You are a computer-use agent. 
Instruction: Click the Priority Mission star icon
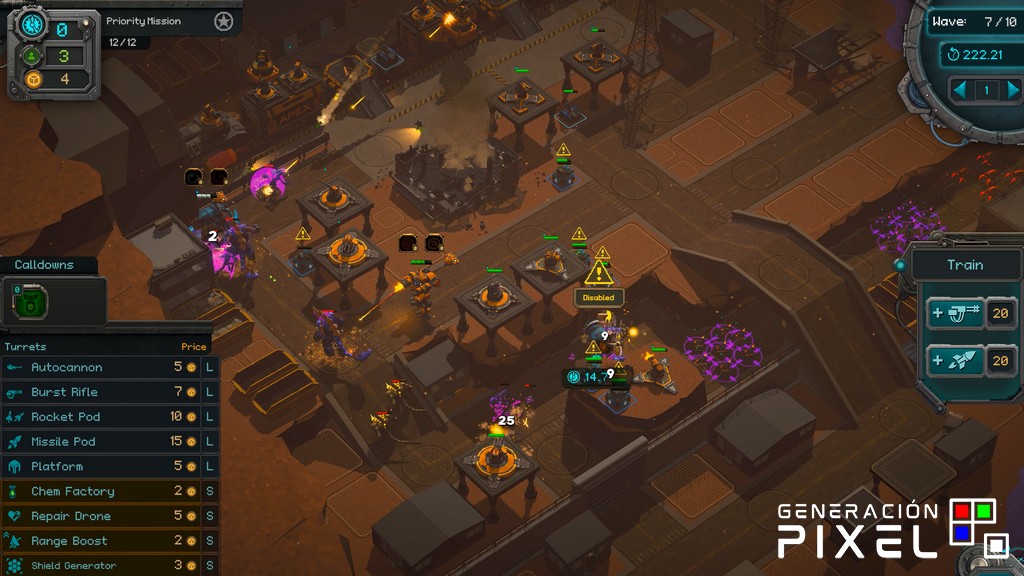click(x=223, y=21)
